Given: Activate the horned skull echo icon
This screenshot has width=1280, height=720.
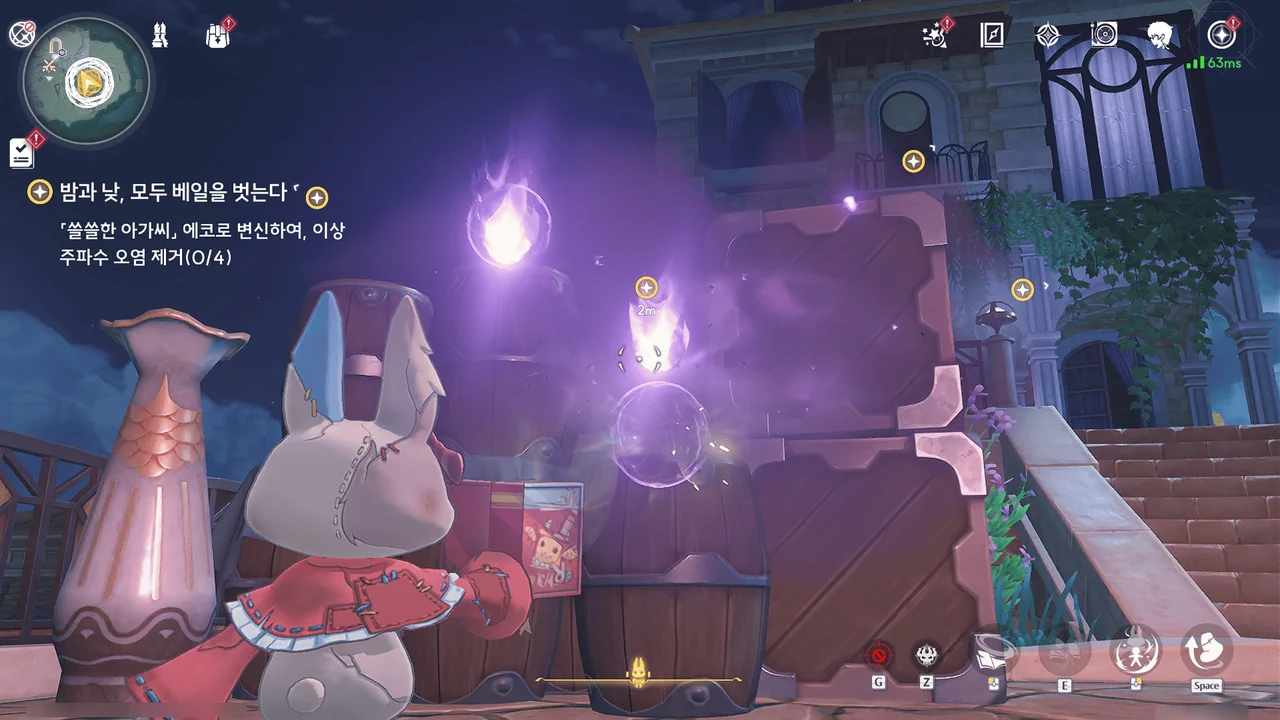Looking at the screenshot, I should click(x=927, y=655).
